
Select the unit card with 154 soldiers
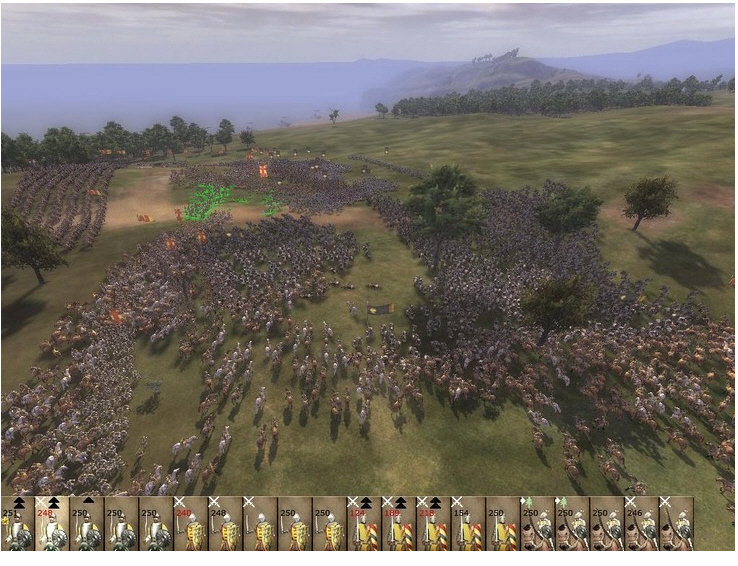pos(467,524)
